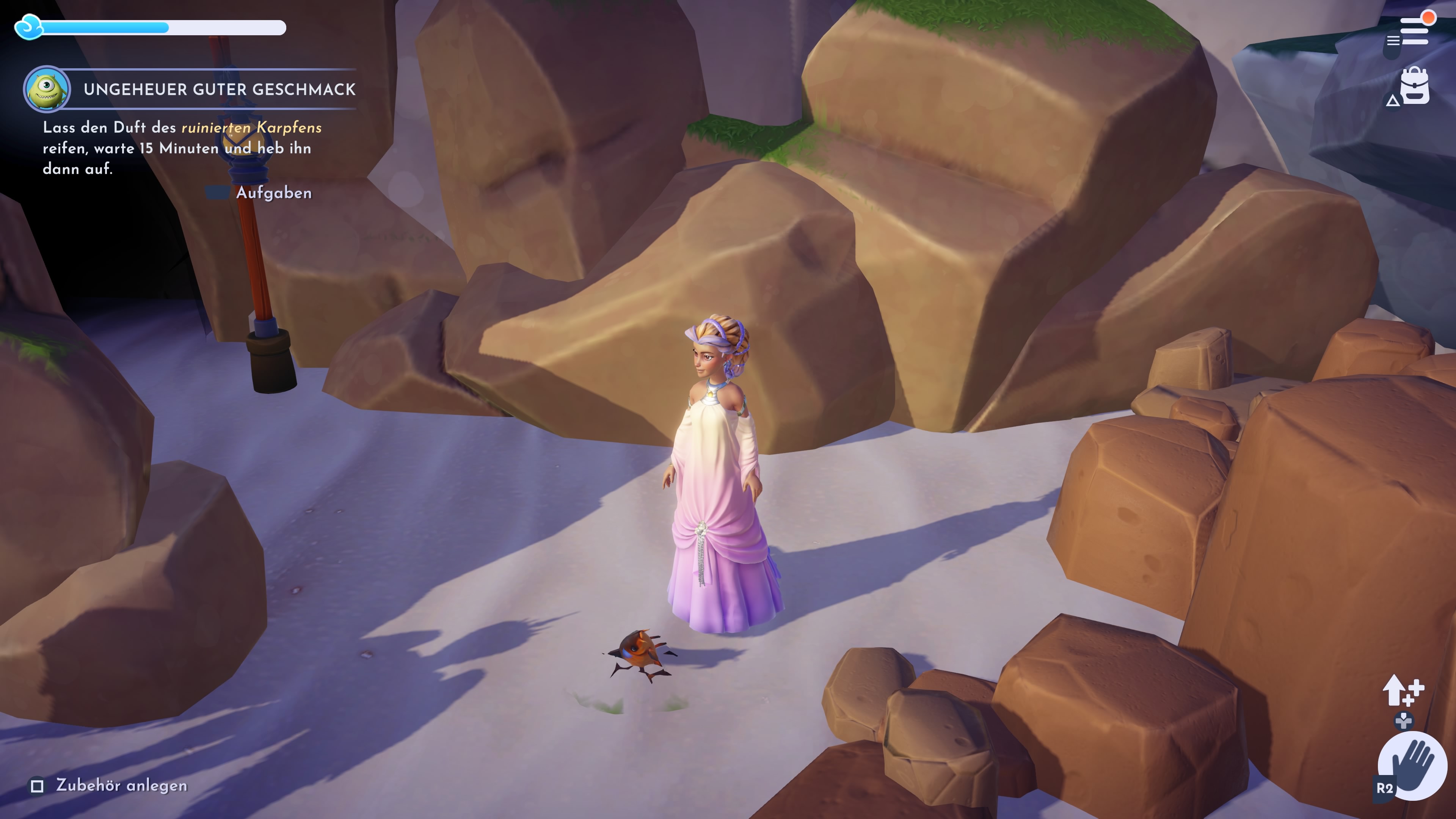Open the Ungeheuer guter Geschmack quest tracker
Viewport: 1456px width, 819px height.
[219, 89]
